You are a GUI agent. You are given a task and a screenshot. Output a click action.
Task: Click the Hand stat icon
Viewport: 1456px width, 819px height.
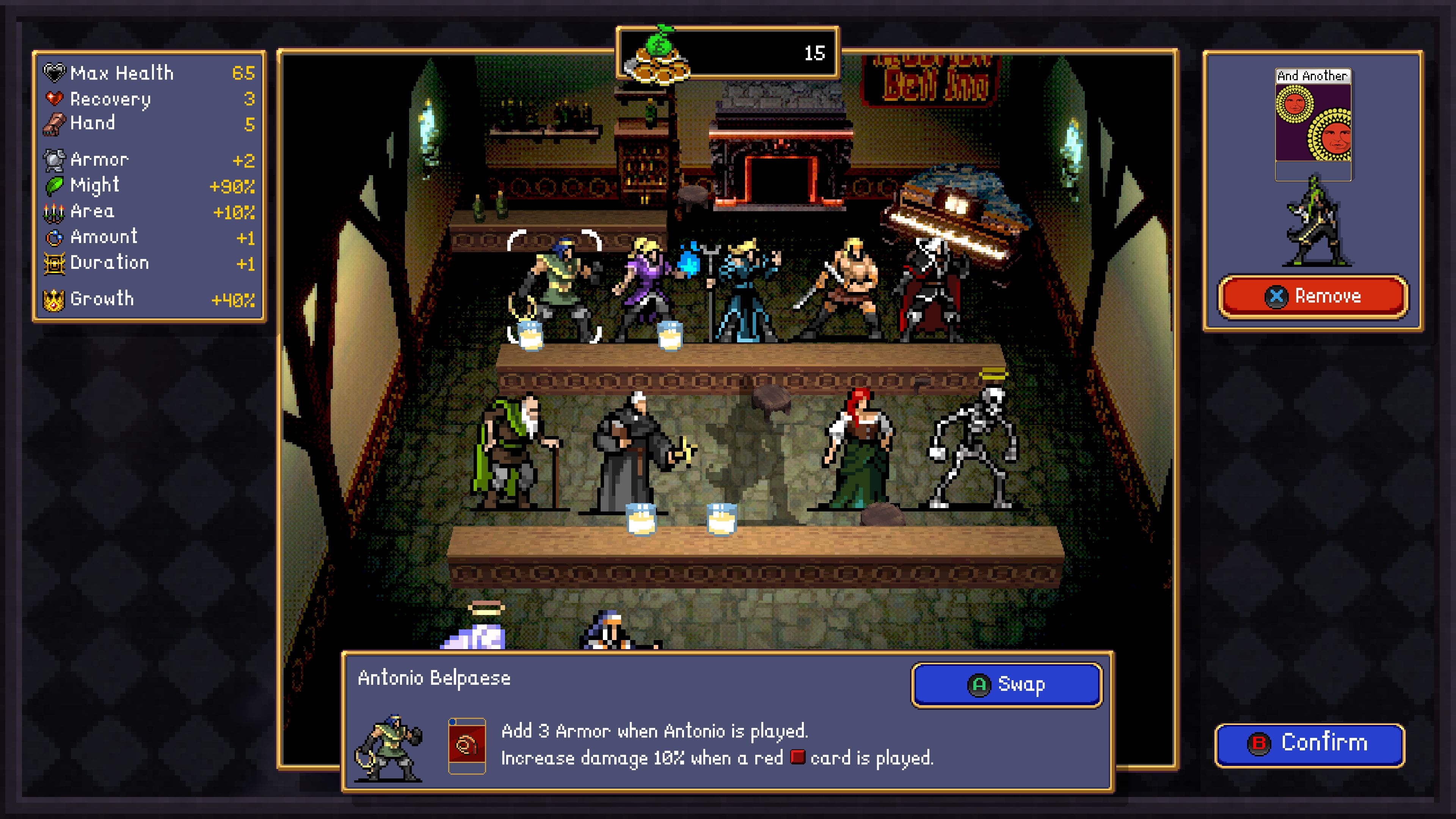coord(54,123)
